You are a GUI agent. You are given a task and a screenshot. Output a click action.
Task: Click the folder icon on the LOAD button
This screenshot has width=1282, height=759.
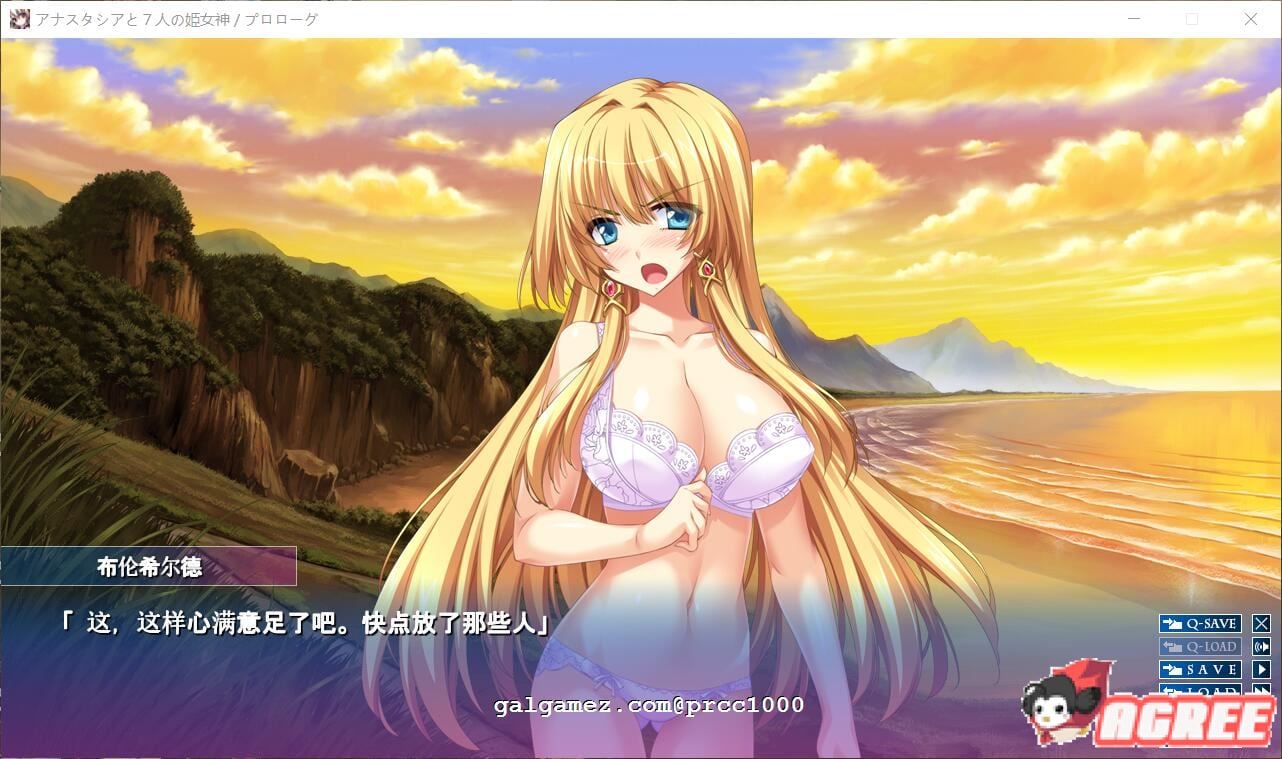point(1172,691)
